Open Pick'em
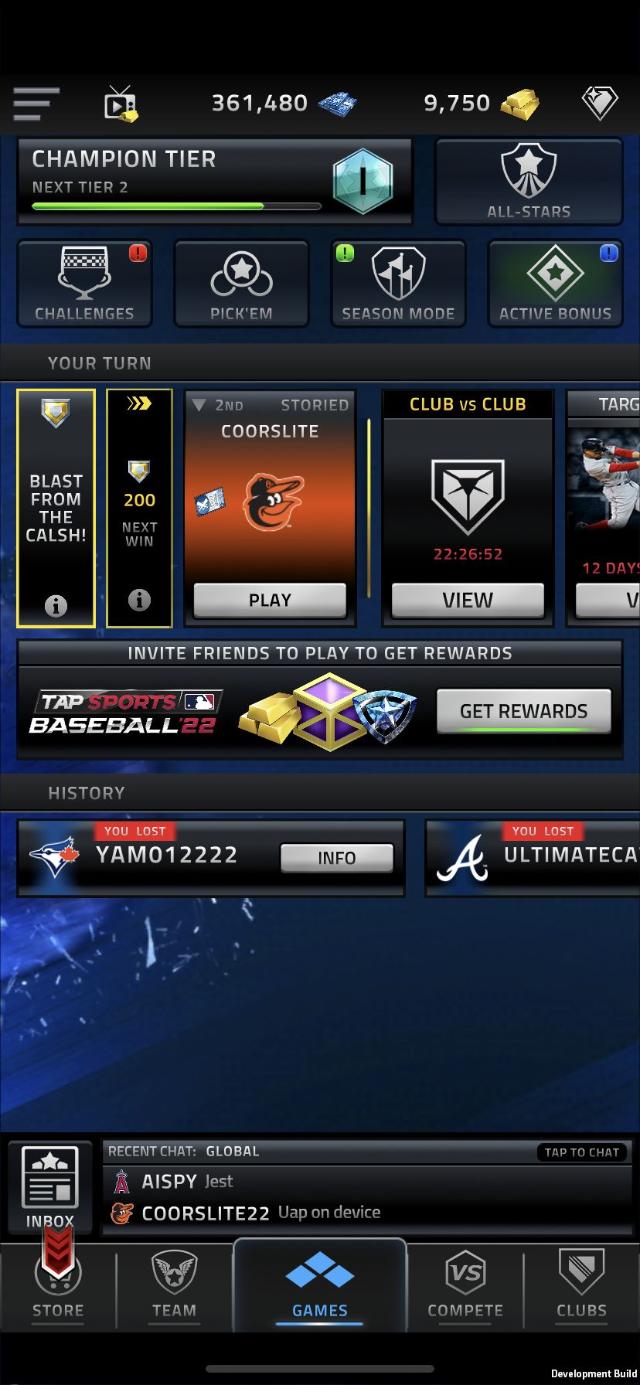 point(241,284)
